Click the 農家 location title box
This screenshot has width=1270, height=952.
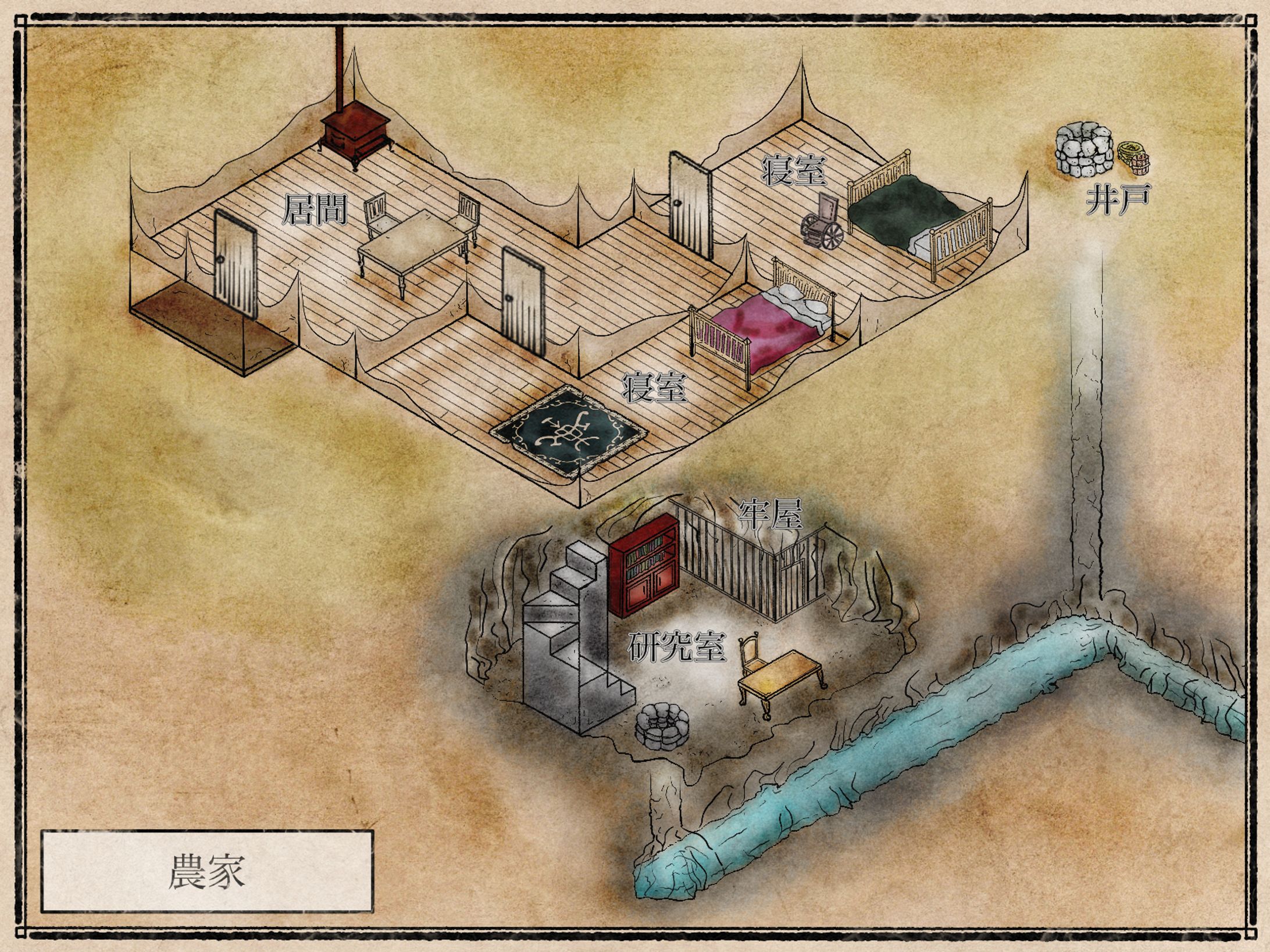pyautogui.click(x=206, y=871)
